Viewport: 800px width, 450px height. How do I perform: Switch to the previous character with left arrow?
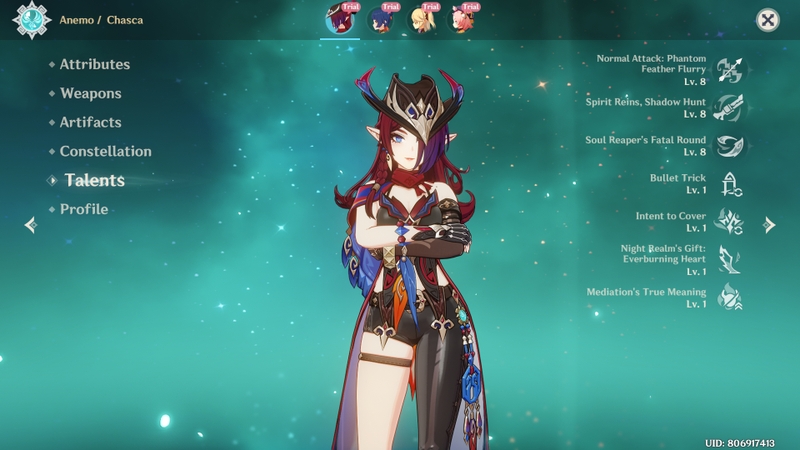(x=30, y=225)
